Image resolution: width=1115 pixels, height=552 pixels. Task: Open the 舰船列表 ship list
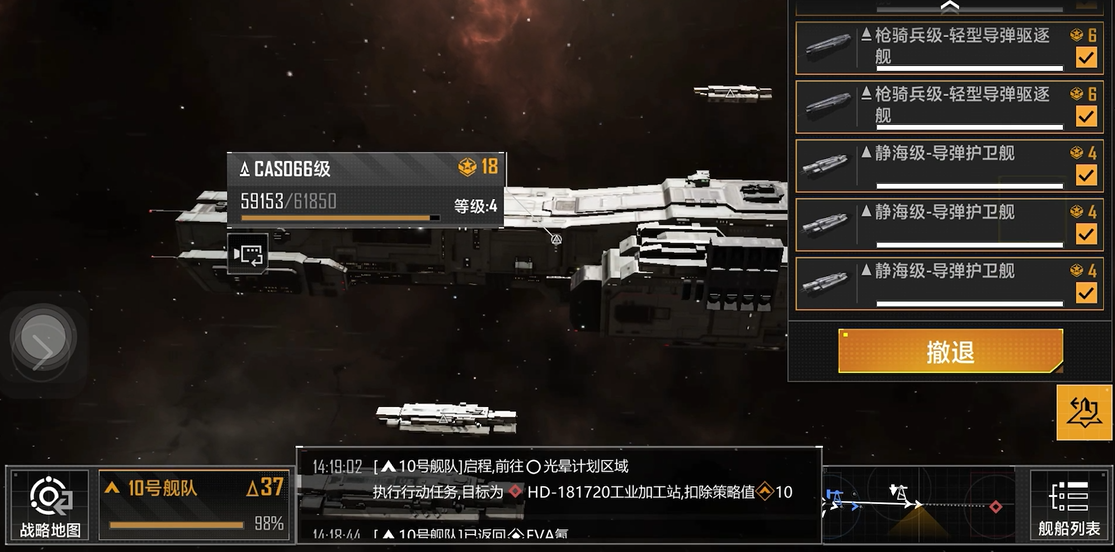pos(1070,506)
